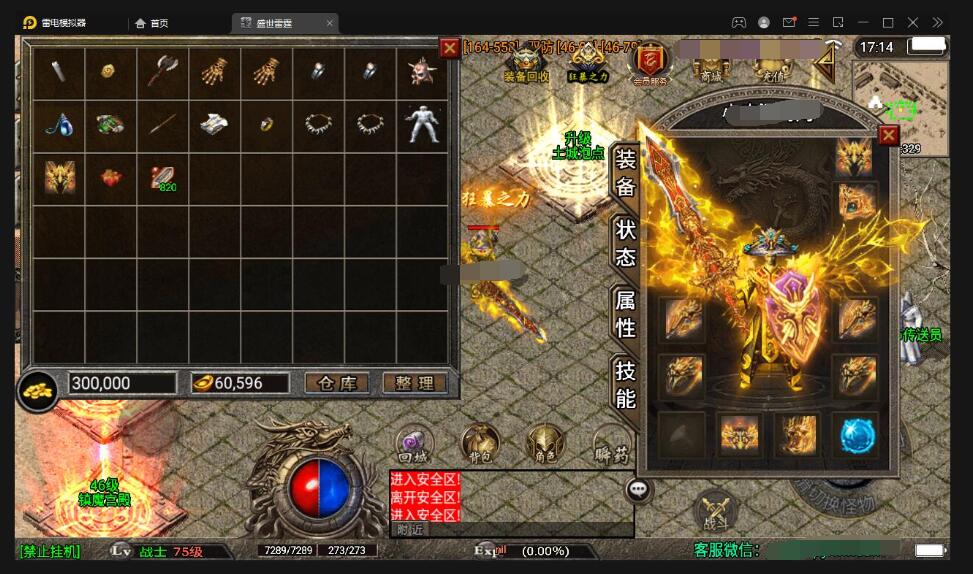Open the 仓库 warehouse from the bag
Image resolution: width=973 pixels, height=574 pixels.
336,383
